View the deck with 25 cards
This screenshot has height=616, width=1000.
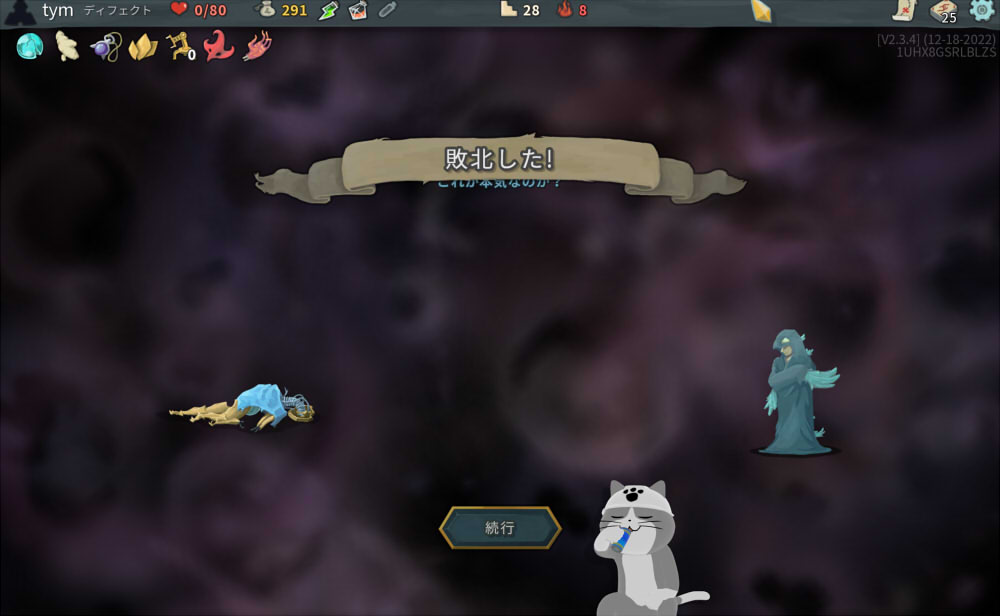click(x=943, y=12)
